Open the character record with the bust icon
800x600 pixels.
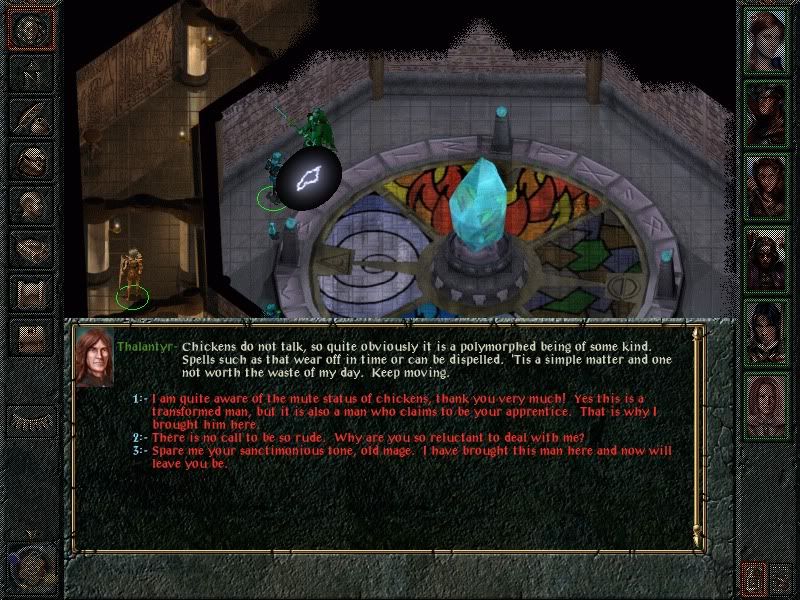pyautogui.click(x=31, y=201)
